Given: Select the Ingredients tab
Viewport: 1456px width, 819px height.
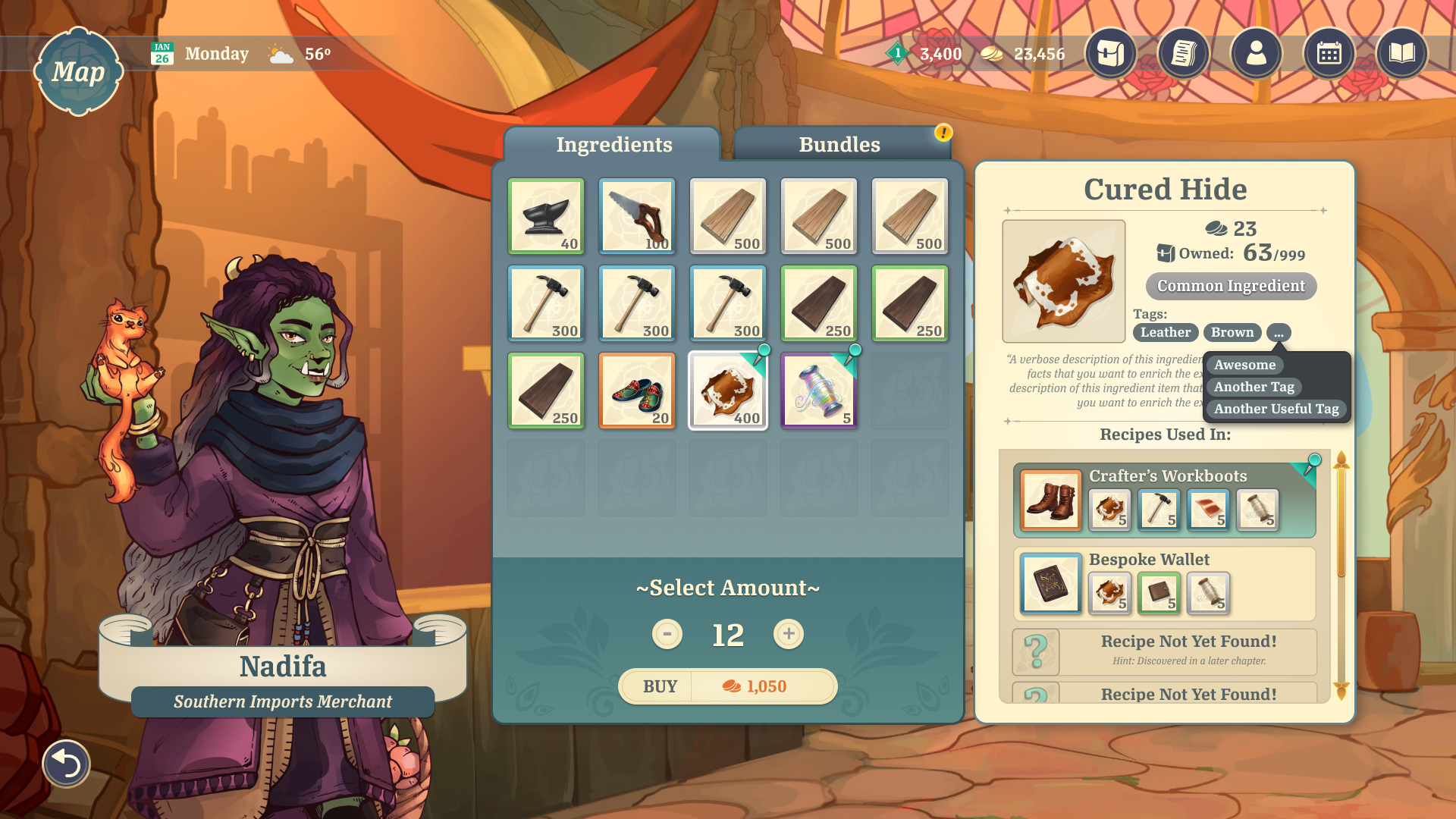Looking at the screenshot, I should (613, 144).
